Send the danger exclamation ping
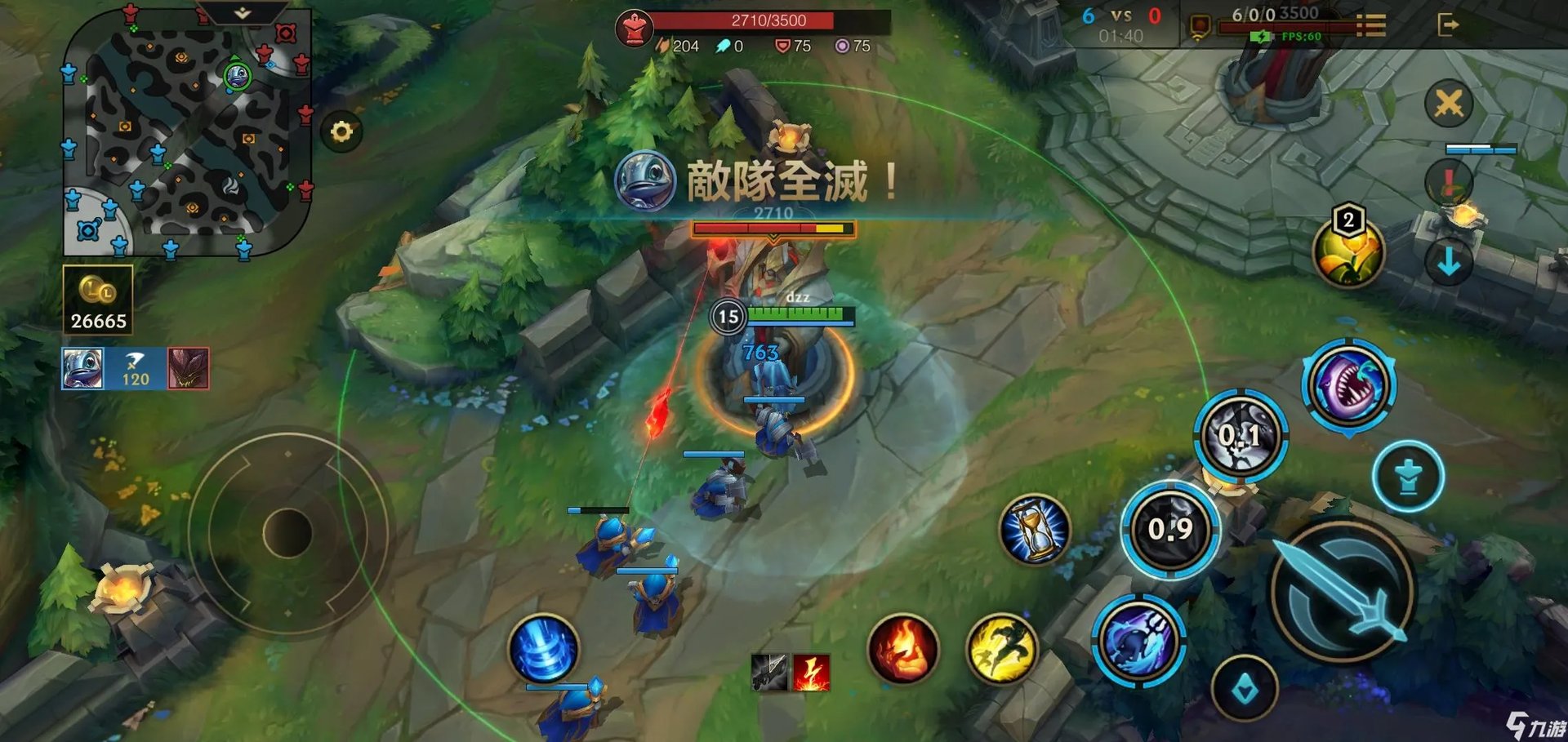This screenshot has height=742, width=1568. click(1448, 180)
